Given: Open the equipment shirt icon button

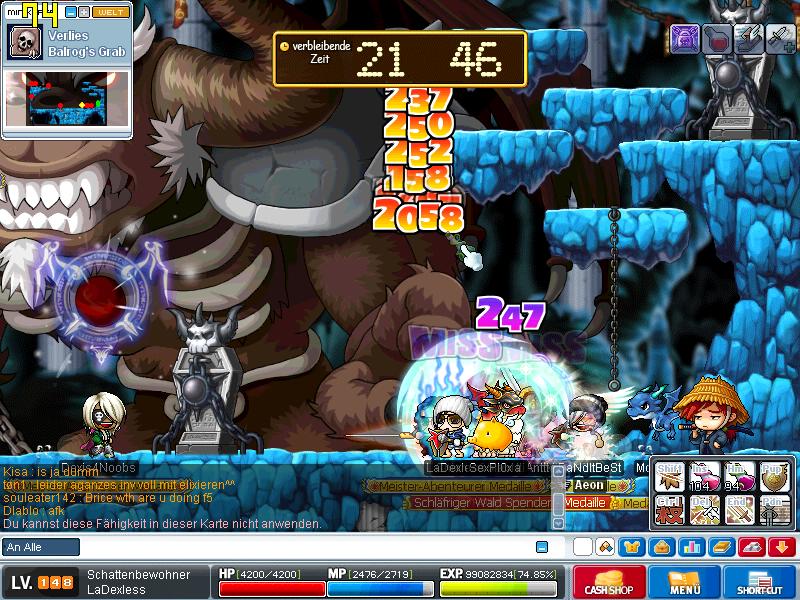Looking at the screenshot, I should (630, 547).
